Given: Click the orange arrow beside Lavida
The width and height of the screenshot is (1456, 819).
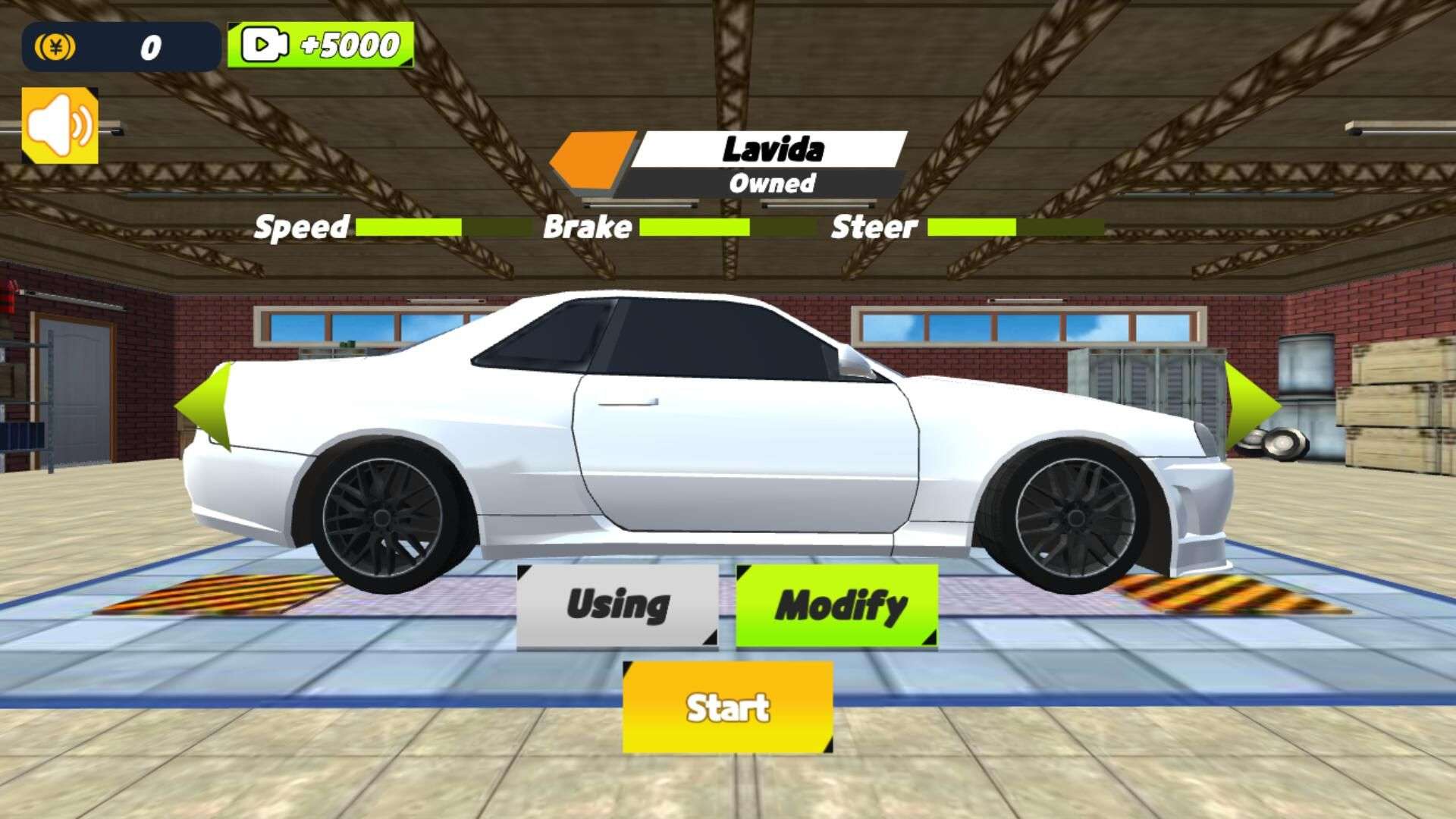Looking at the screenshot, I should point(591,159).
